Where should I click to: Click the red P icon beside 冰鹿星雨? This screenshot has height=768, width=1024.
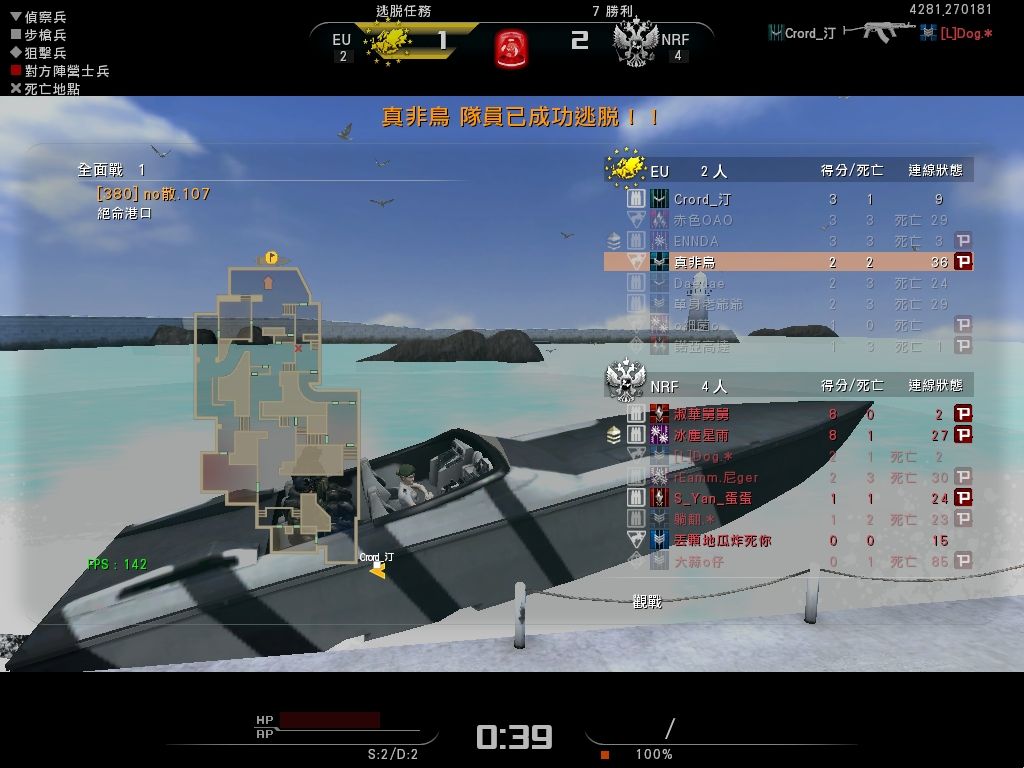[x=963, y=435]
